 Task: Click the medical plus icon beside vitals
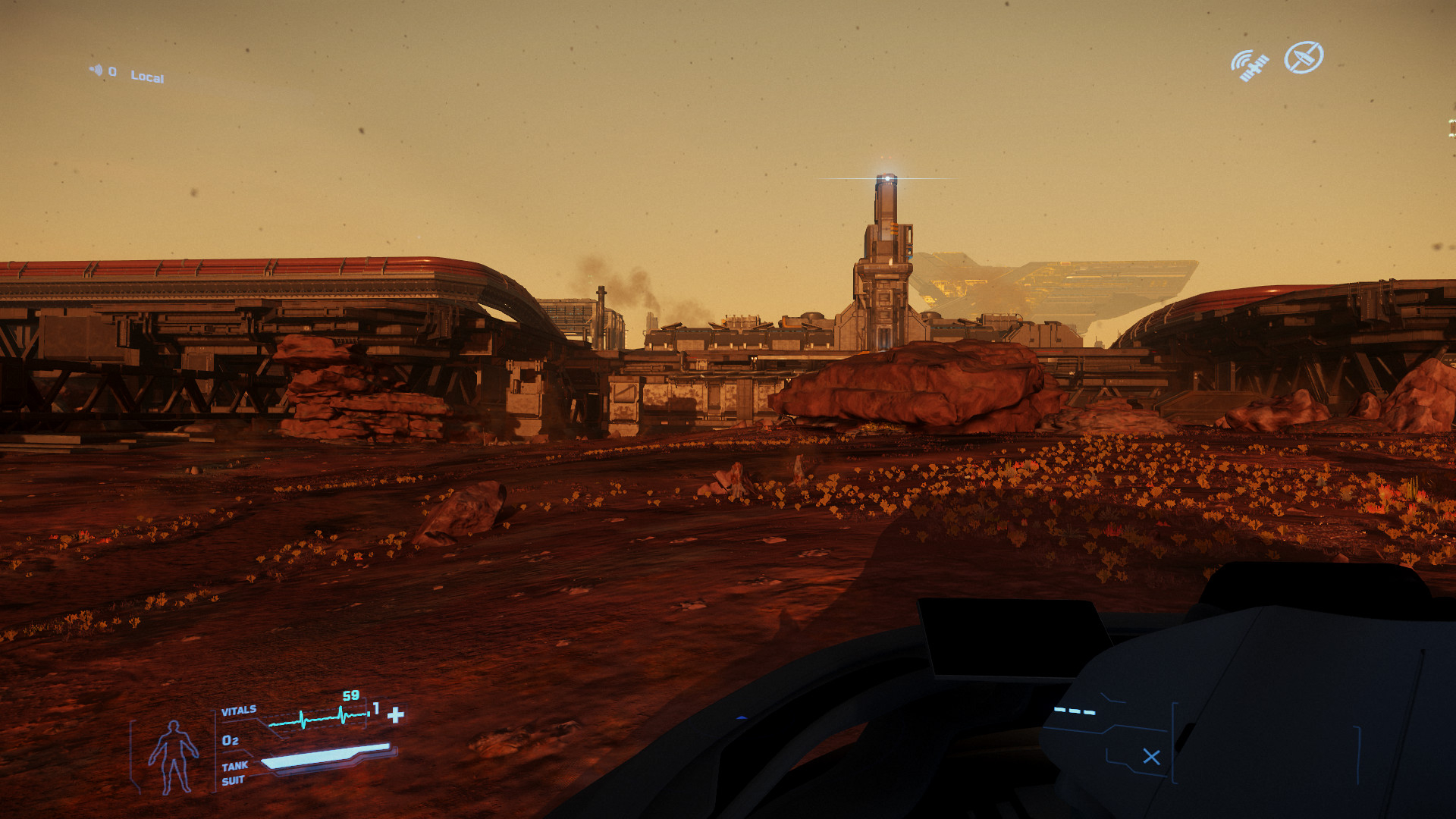[396, 714]
